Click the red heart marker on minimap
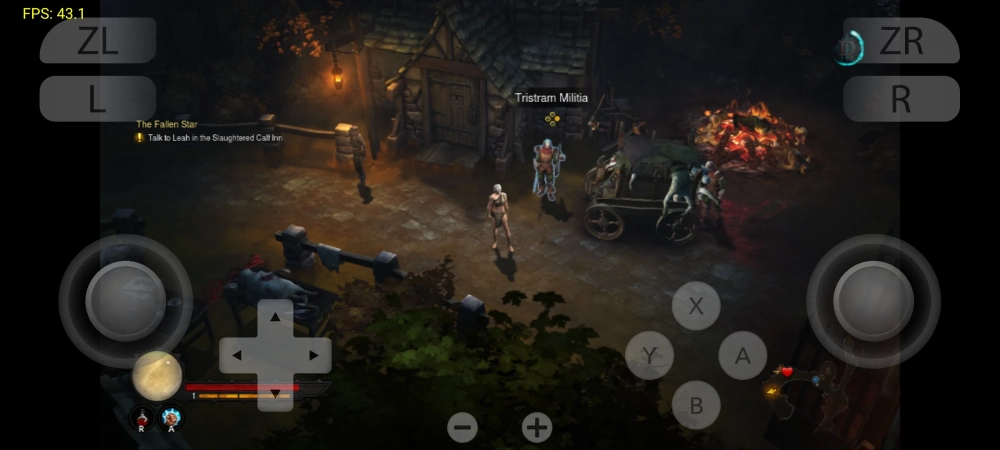This screenshot has width=1000, height=450. click(787, 372)
